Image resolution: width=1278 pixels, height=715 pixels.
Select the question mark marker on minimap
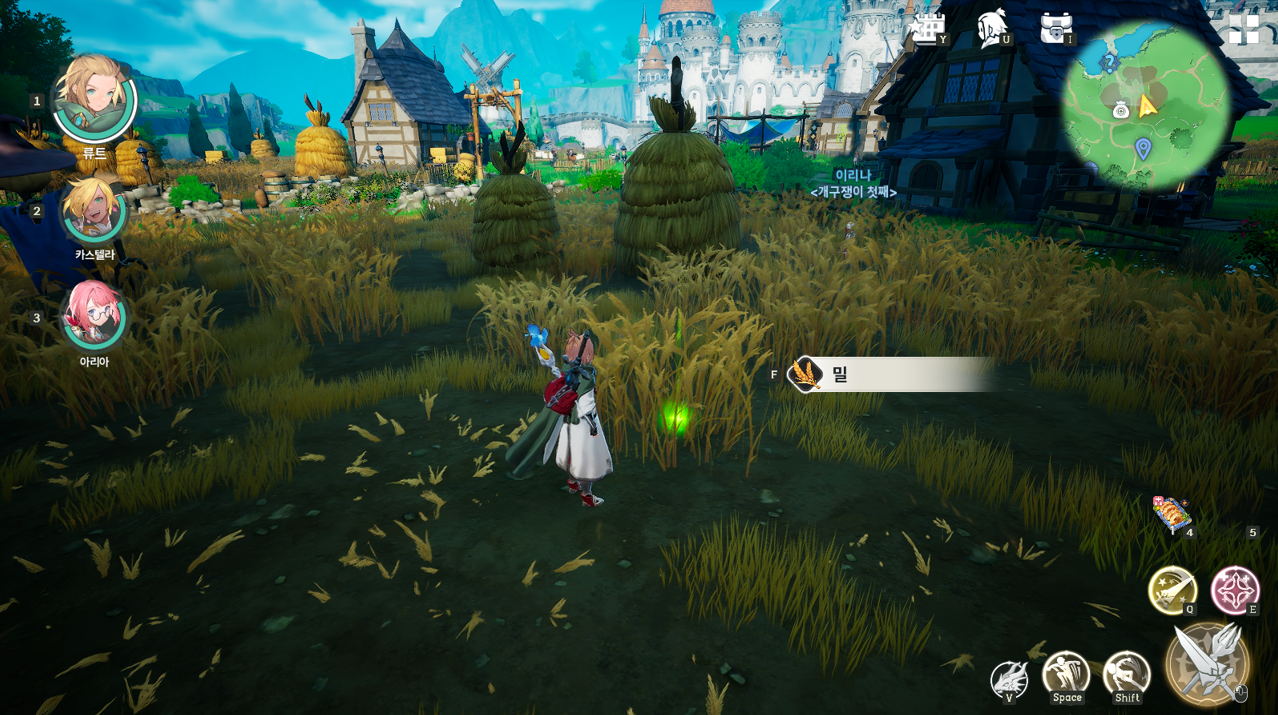[x=1108, y=63]
